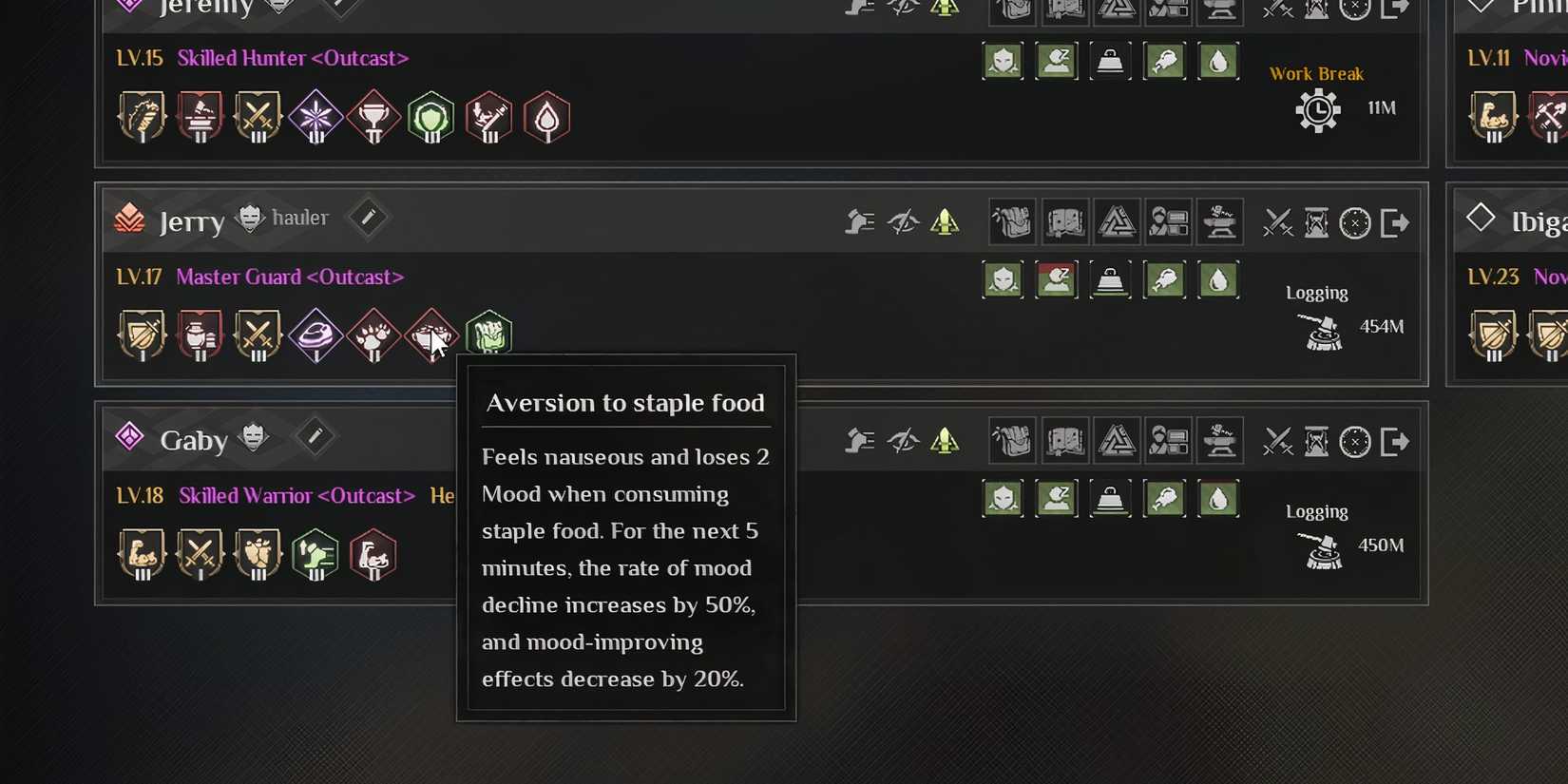The height and width of the screenshot is (784, 1568).
Task: Toggle the crossed-out eye visibility icon for Jerry
Action: (905, 221)
